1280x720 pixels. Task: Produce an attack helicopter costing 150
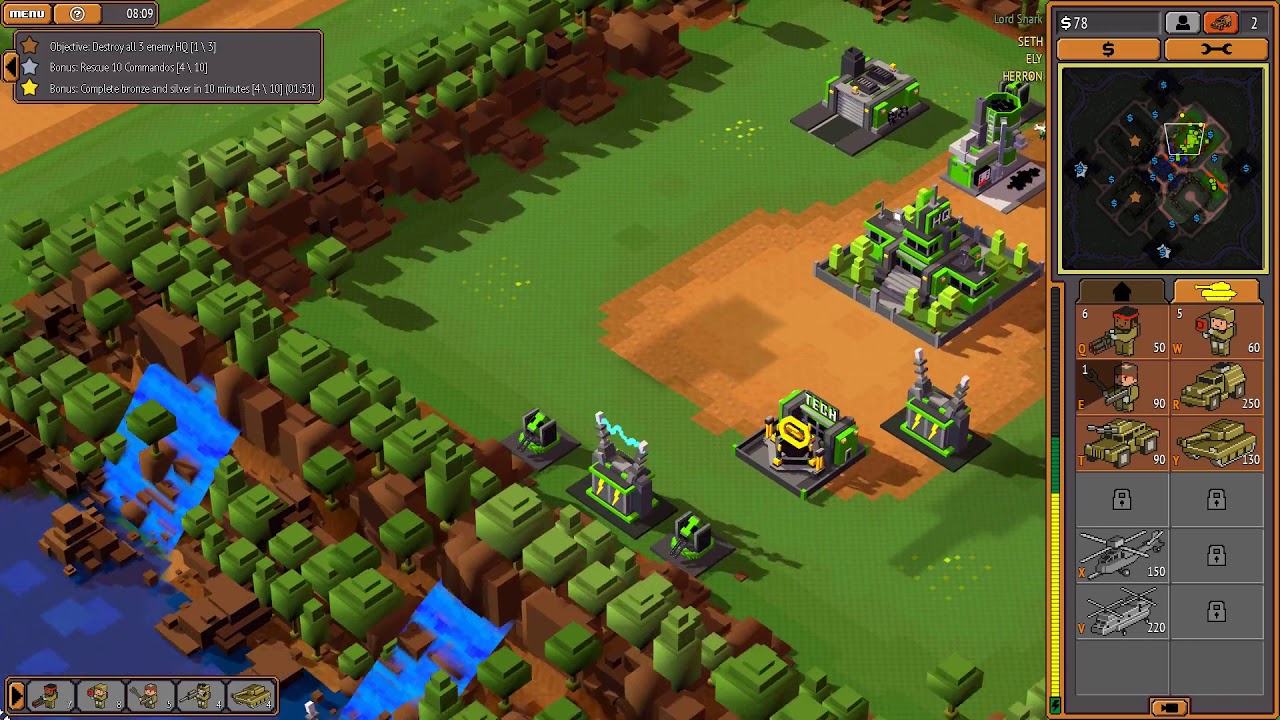[1120, 556]
